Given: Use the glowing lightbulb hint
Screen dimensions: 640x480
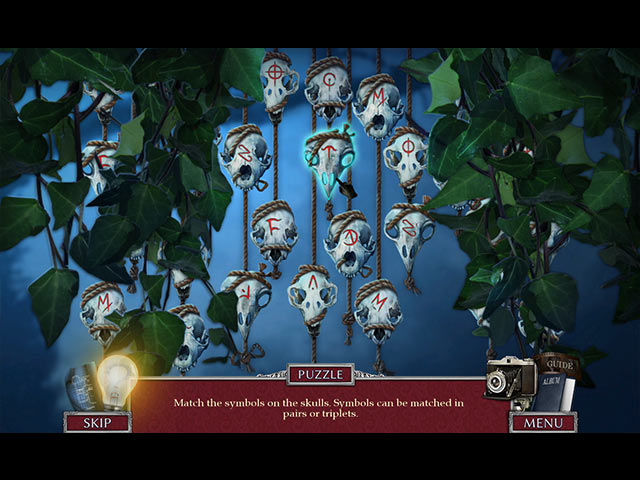Looking at the screenshot, I should pyautogui.click(x=117, y=380).
